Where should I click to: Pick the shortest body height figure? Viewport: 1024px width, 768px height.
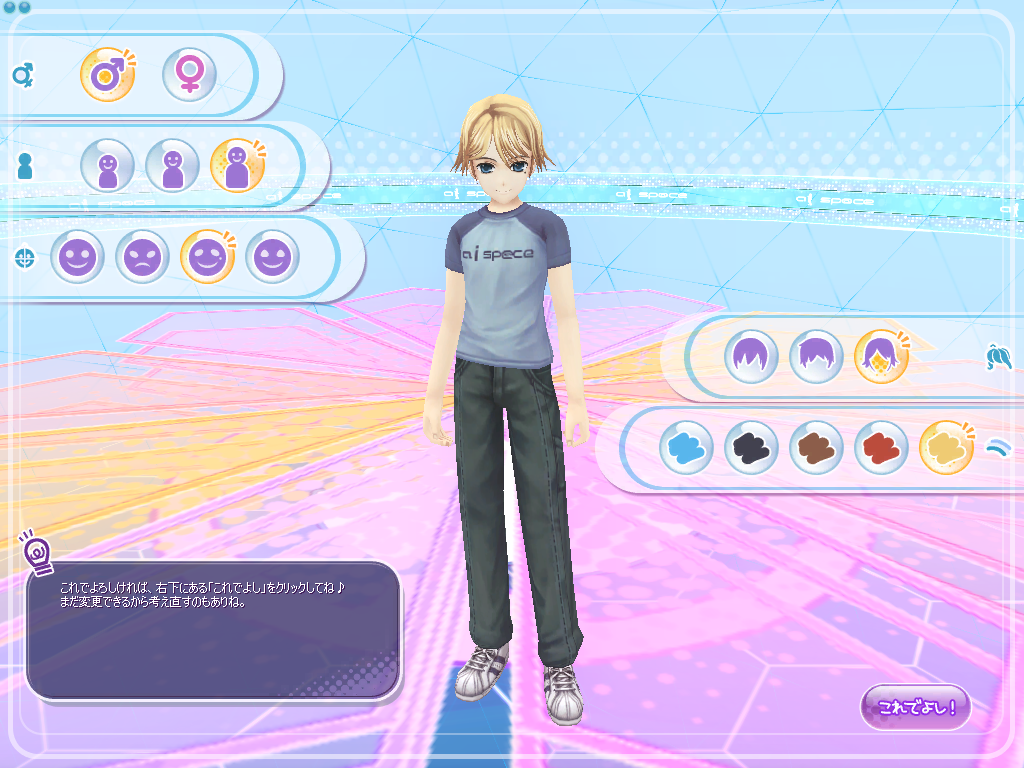pos(107,166)
